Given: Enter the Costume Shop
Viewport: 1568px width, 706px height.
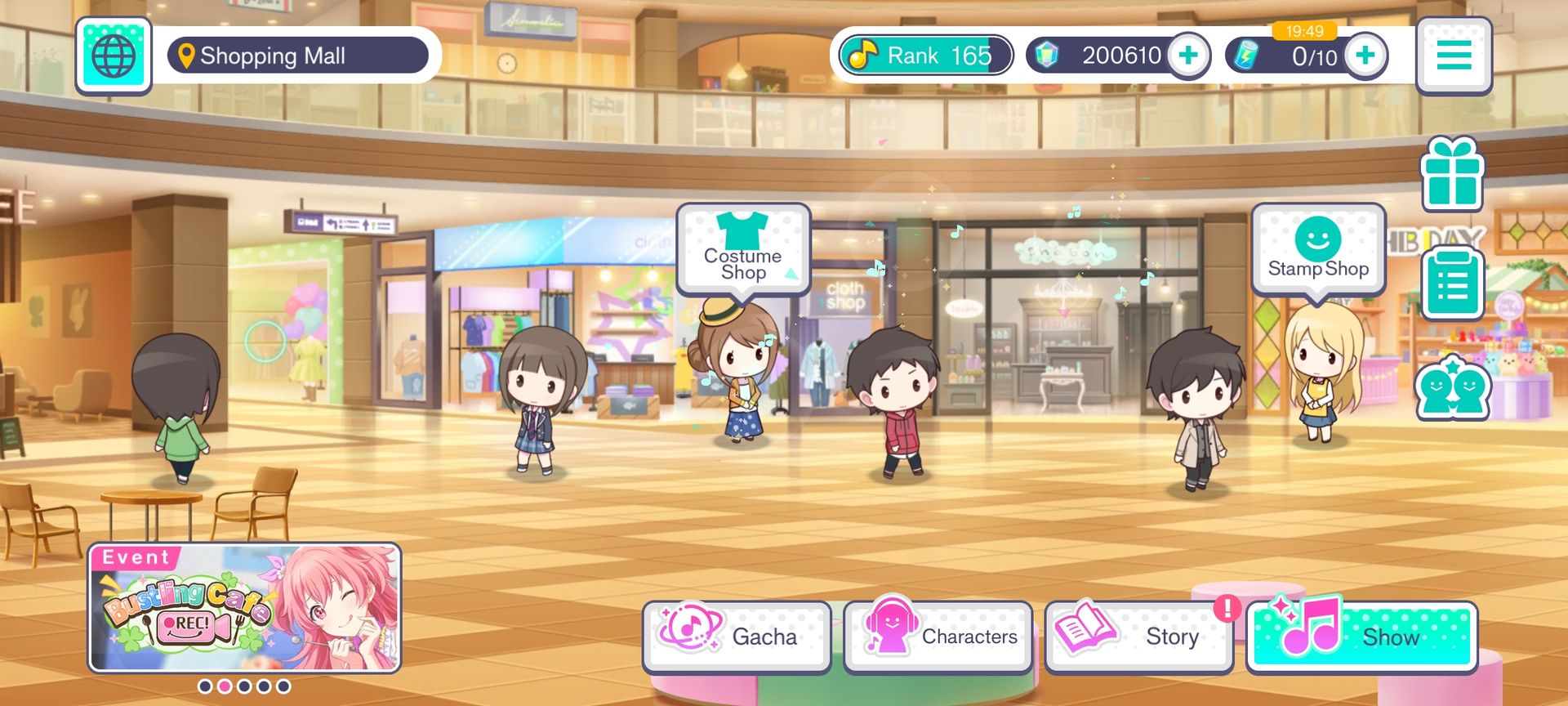Looking at the screenshot, I should pos(743,248).
